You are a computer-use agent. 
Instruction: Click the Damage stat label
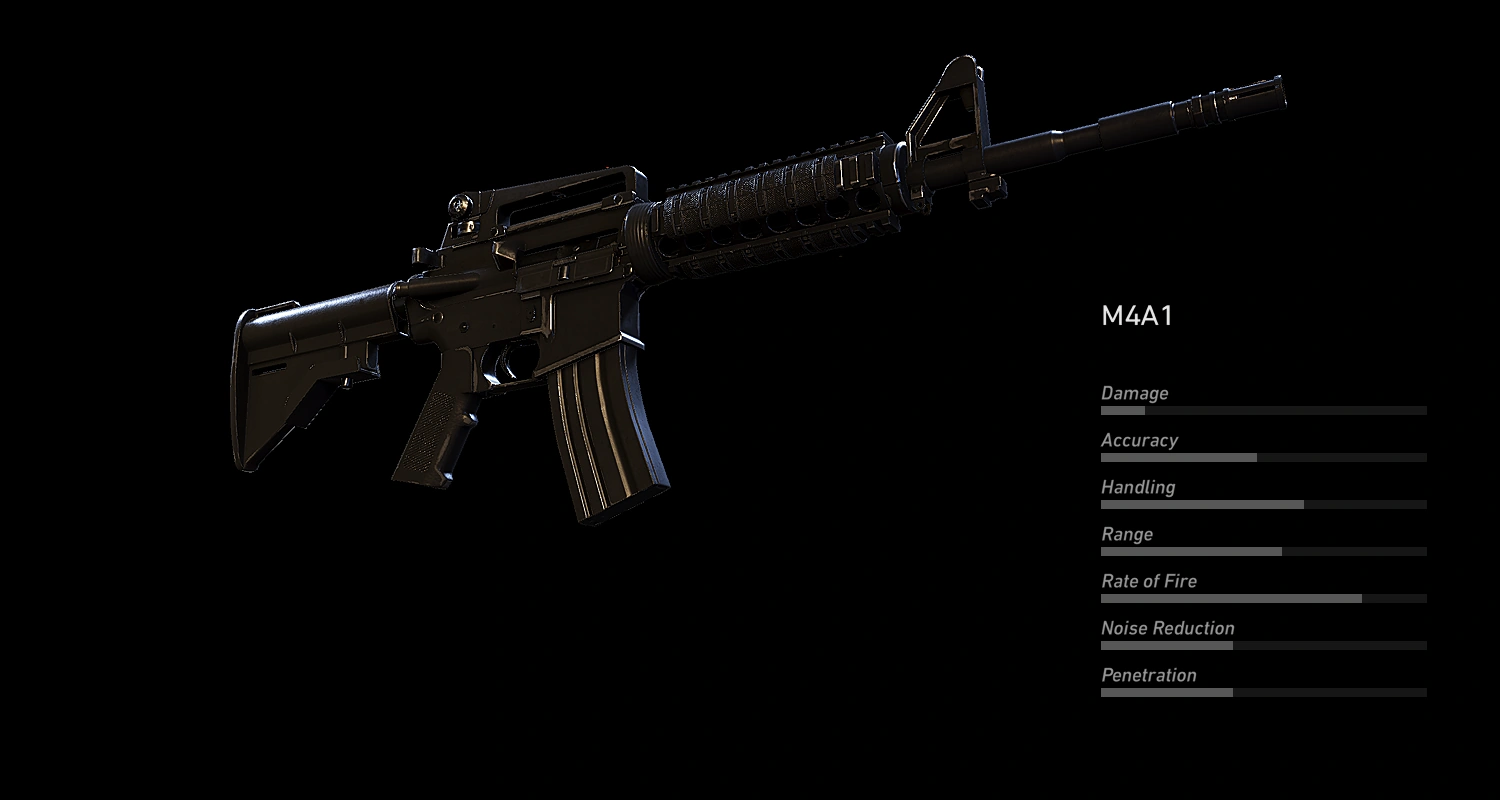[1133, 394]
